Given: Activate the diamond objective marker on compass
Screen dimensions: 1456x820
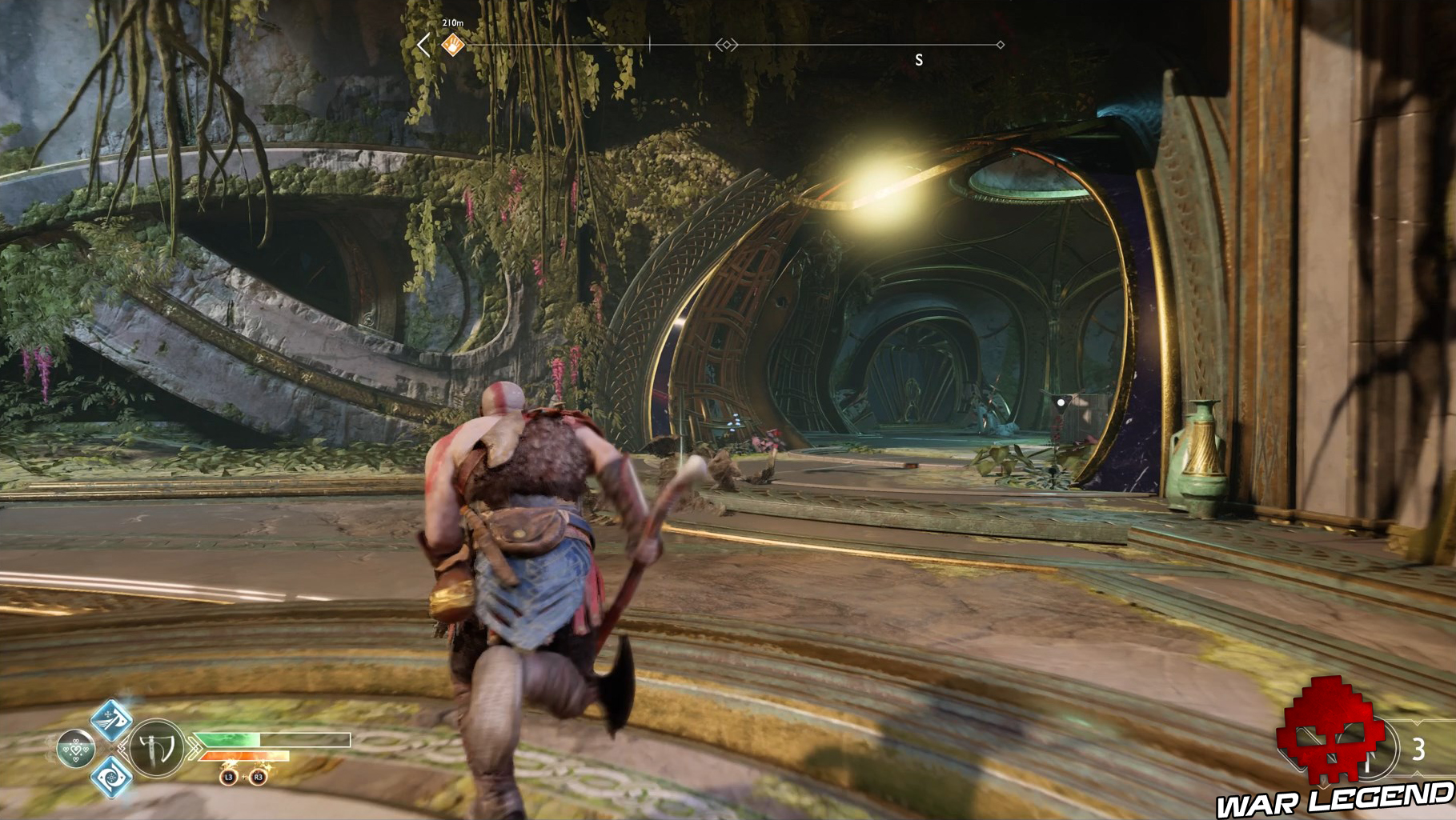Looking at the screenshot, I should [728, 44].
